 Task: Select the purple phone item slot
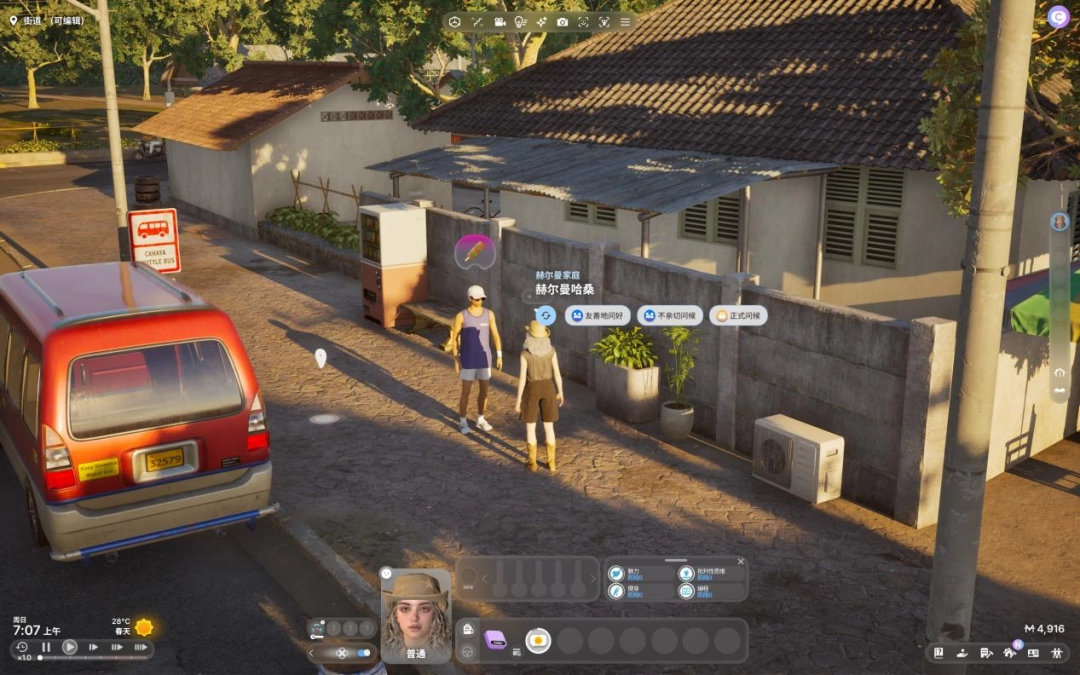tap(496, 641)
